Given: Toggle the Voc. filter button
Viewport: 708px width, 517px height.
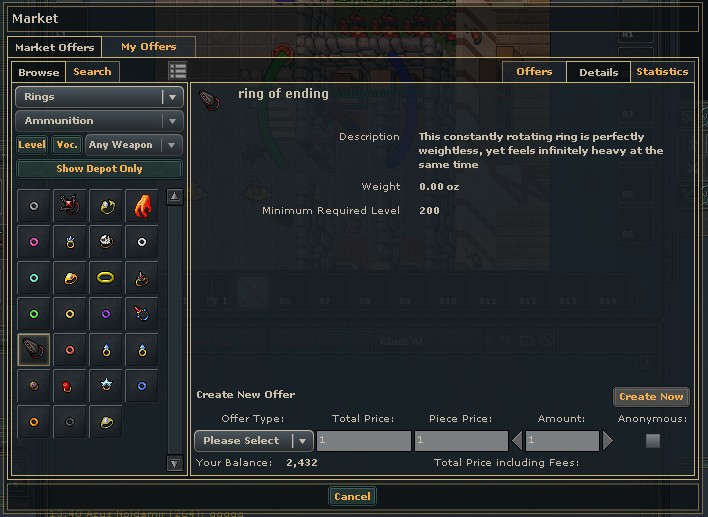Looking at the screenshot, I should [x=67, y=145].
